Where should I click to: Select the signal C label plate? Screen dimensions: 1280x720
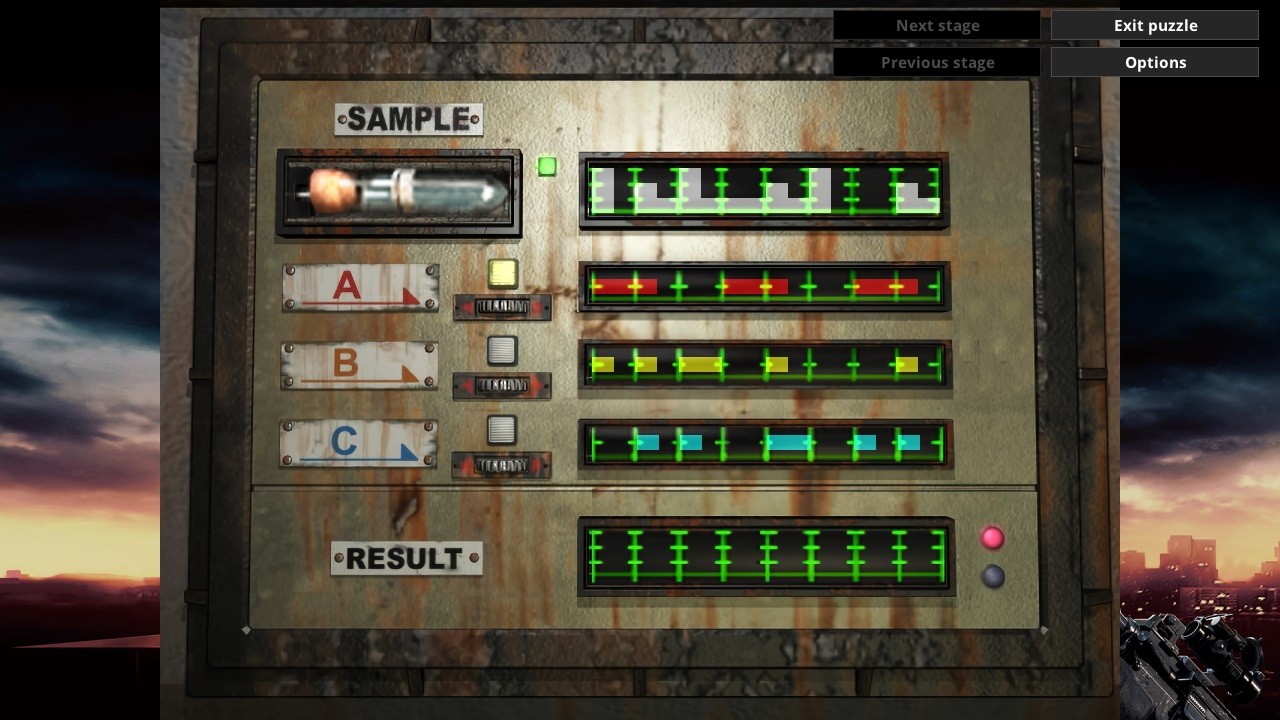pos(358,443)
